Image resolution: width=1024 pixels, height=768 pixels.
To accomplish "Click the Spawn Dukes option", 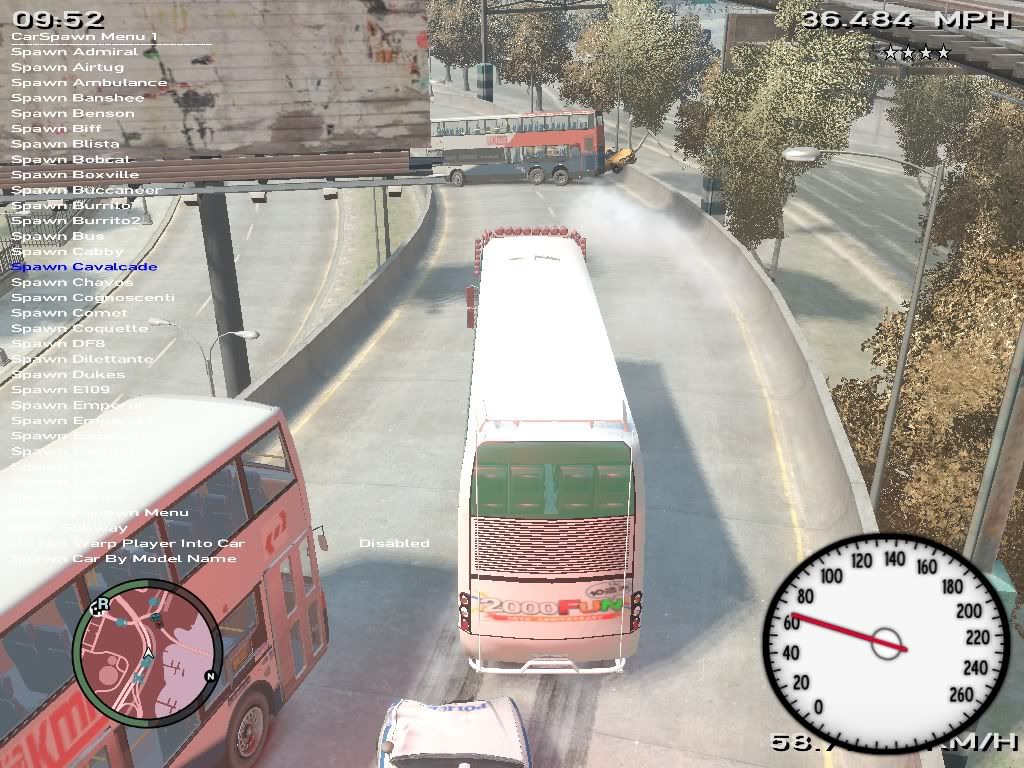I will [x=68, y=375].
